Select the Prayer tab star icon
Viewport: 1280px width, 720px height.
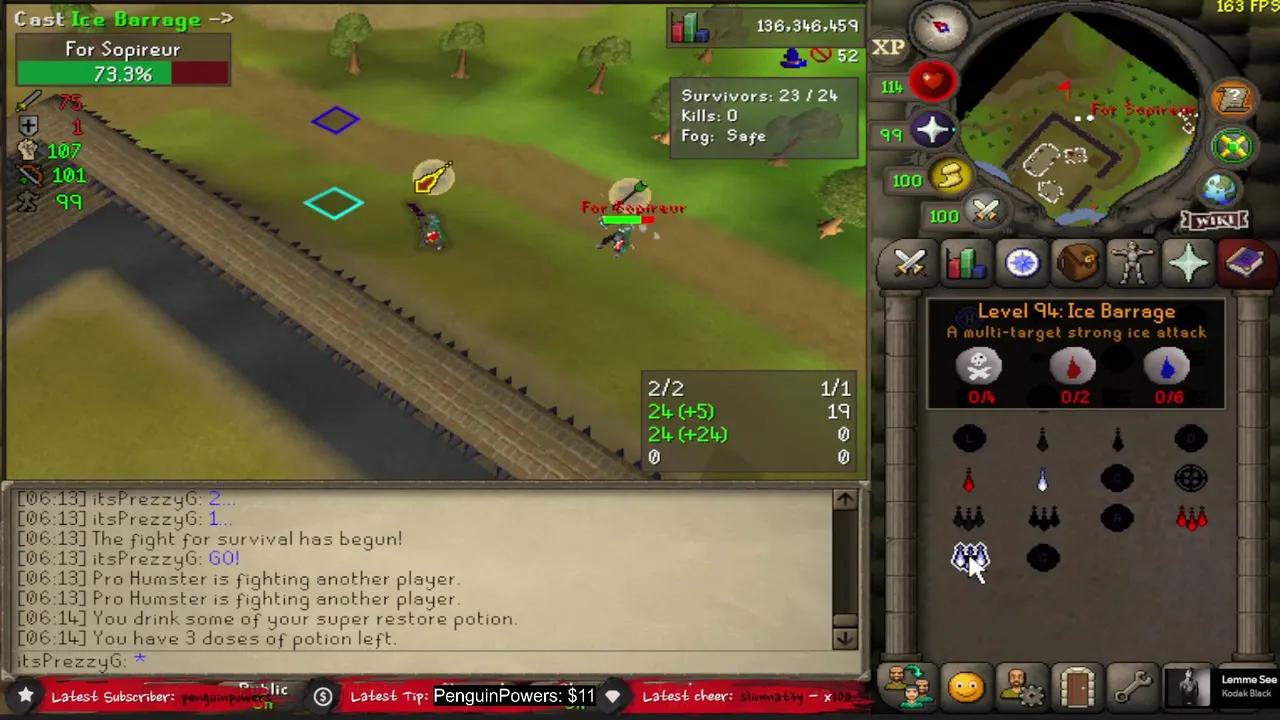click(x=1188, y=262)
